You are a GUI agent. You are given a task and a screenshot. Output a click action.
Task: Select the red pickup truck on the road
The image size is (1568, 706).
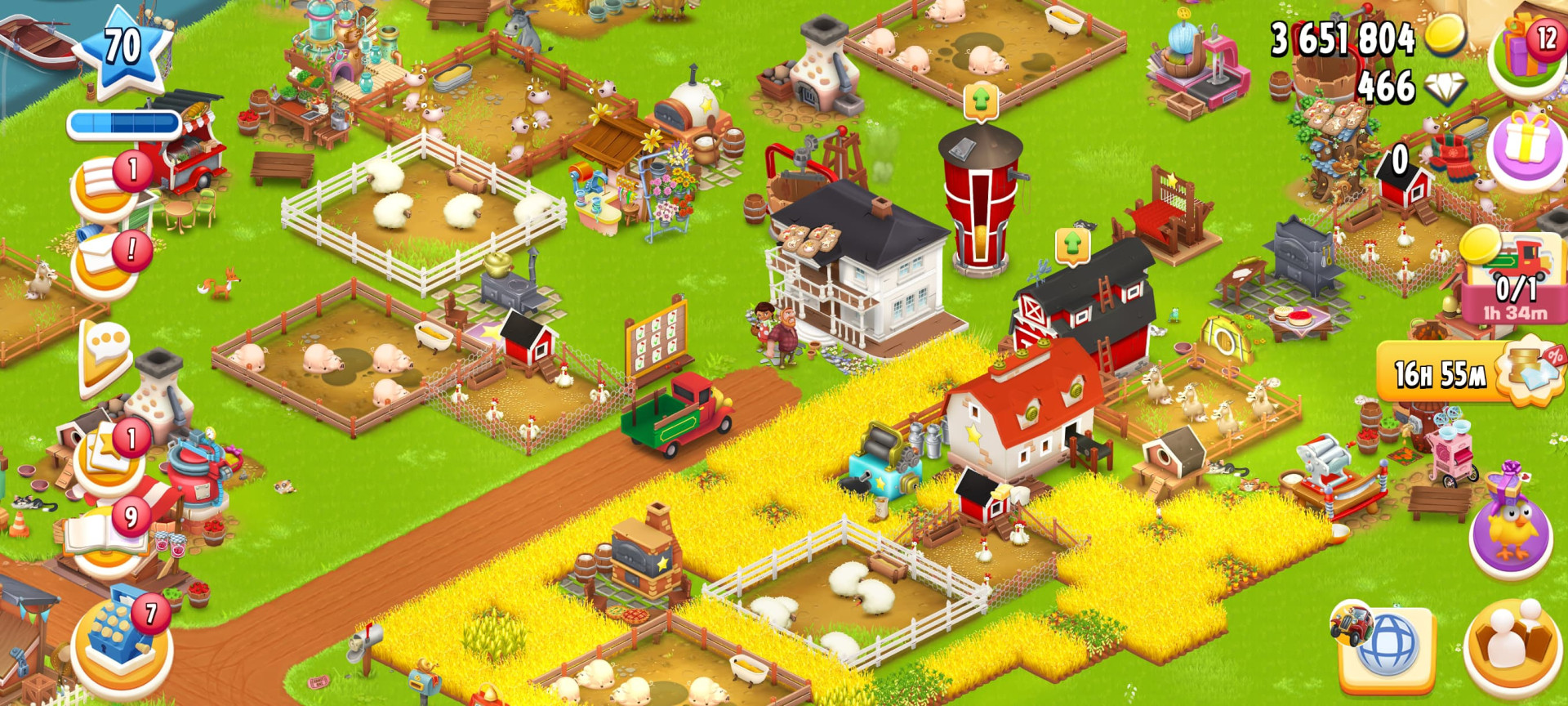click(678, 413)
